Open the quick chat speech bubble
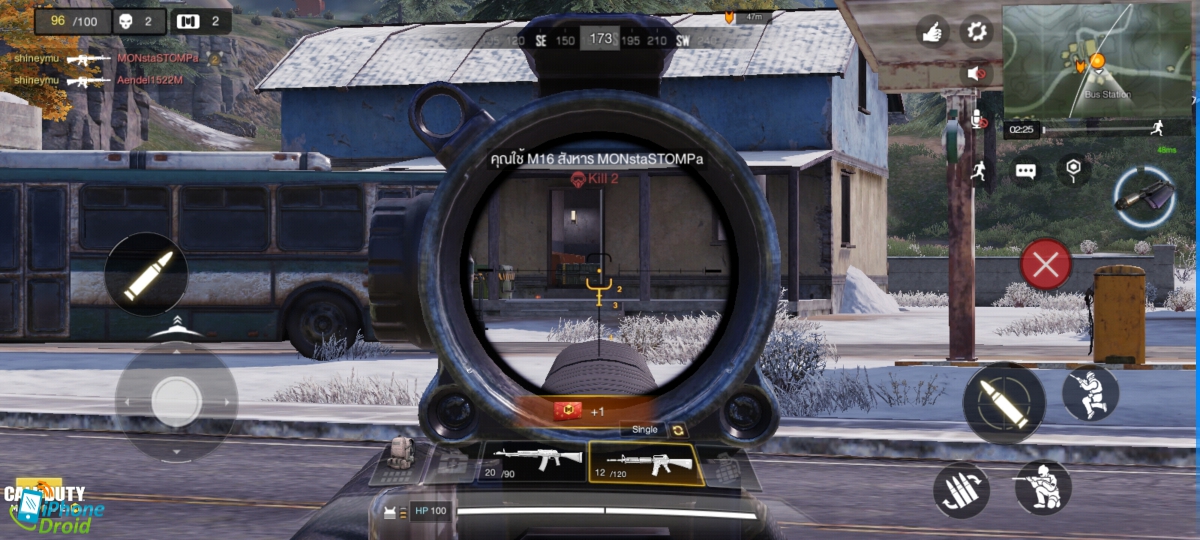 click(x=1025, y=171)
